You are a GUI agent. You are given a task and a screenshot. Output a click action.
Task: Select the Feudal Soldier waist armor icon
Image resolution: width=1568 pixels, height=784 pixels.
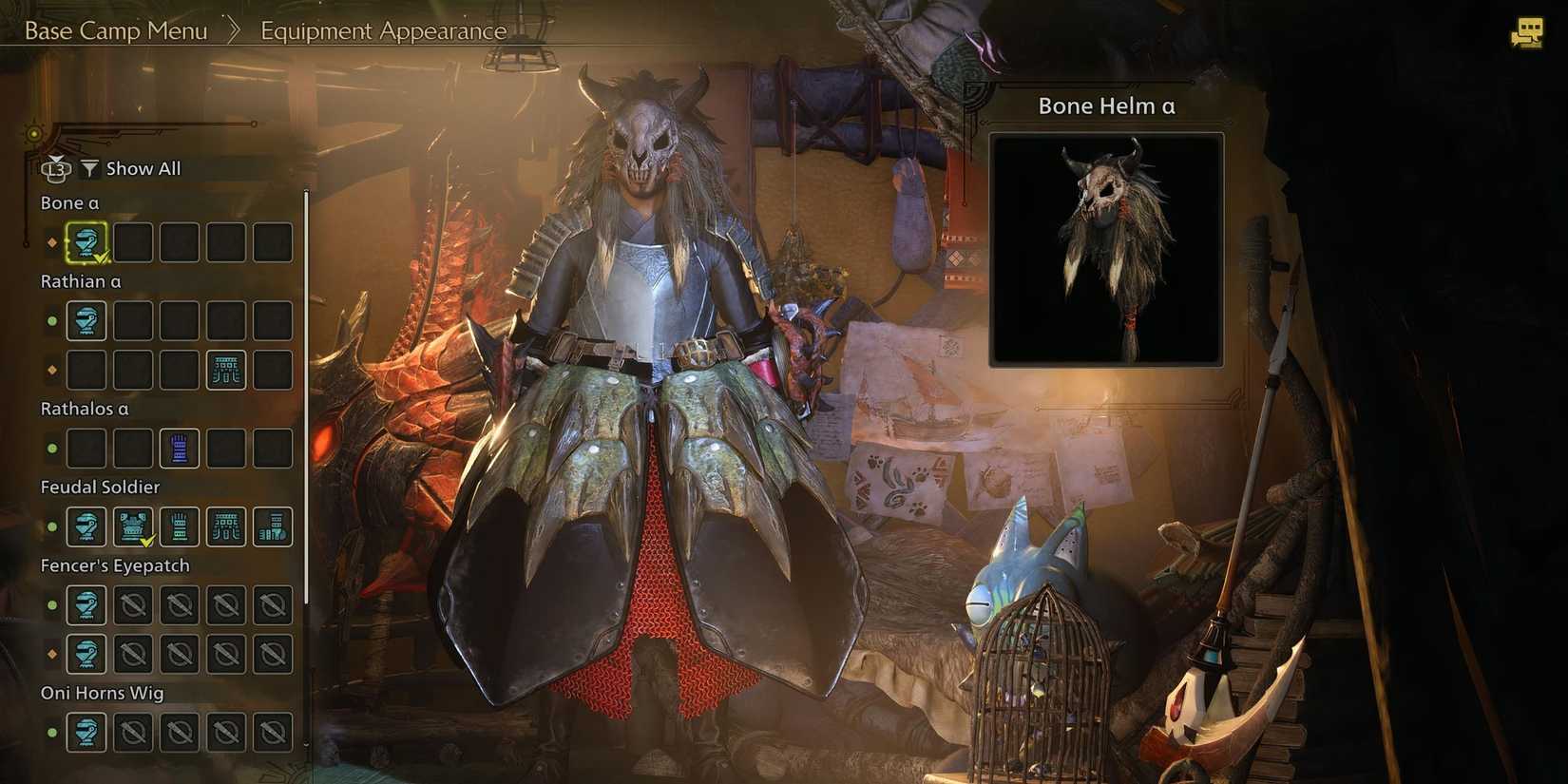226,526
